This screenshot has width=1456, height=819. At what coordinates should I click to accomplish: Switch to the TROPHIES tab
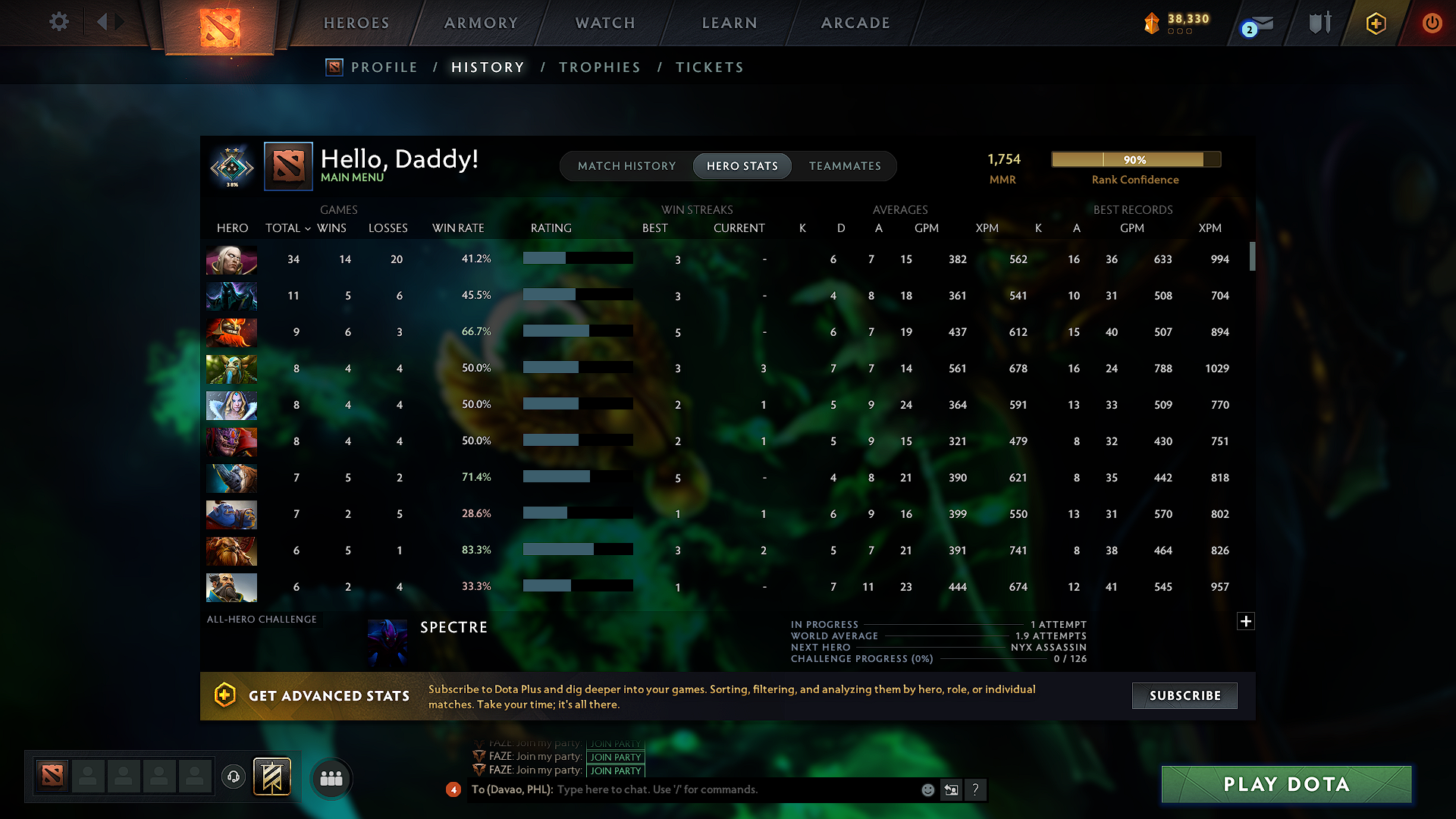click(x=599, y=67)
